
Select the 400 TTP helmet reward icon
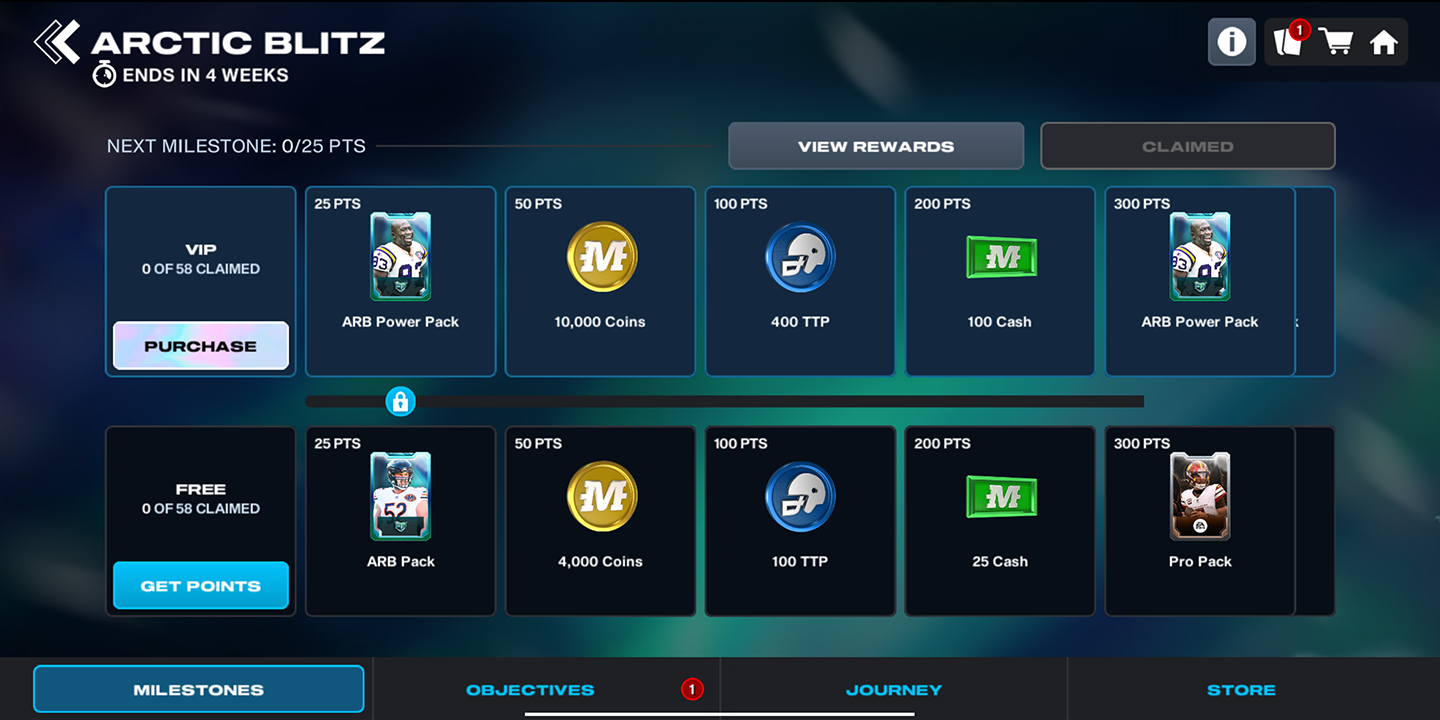800,257
